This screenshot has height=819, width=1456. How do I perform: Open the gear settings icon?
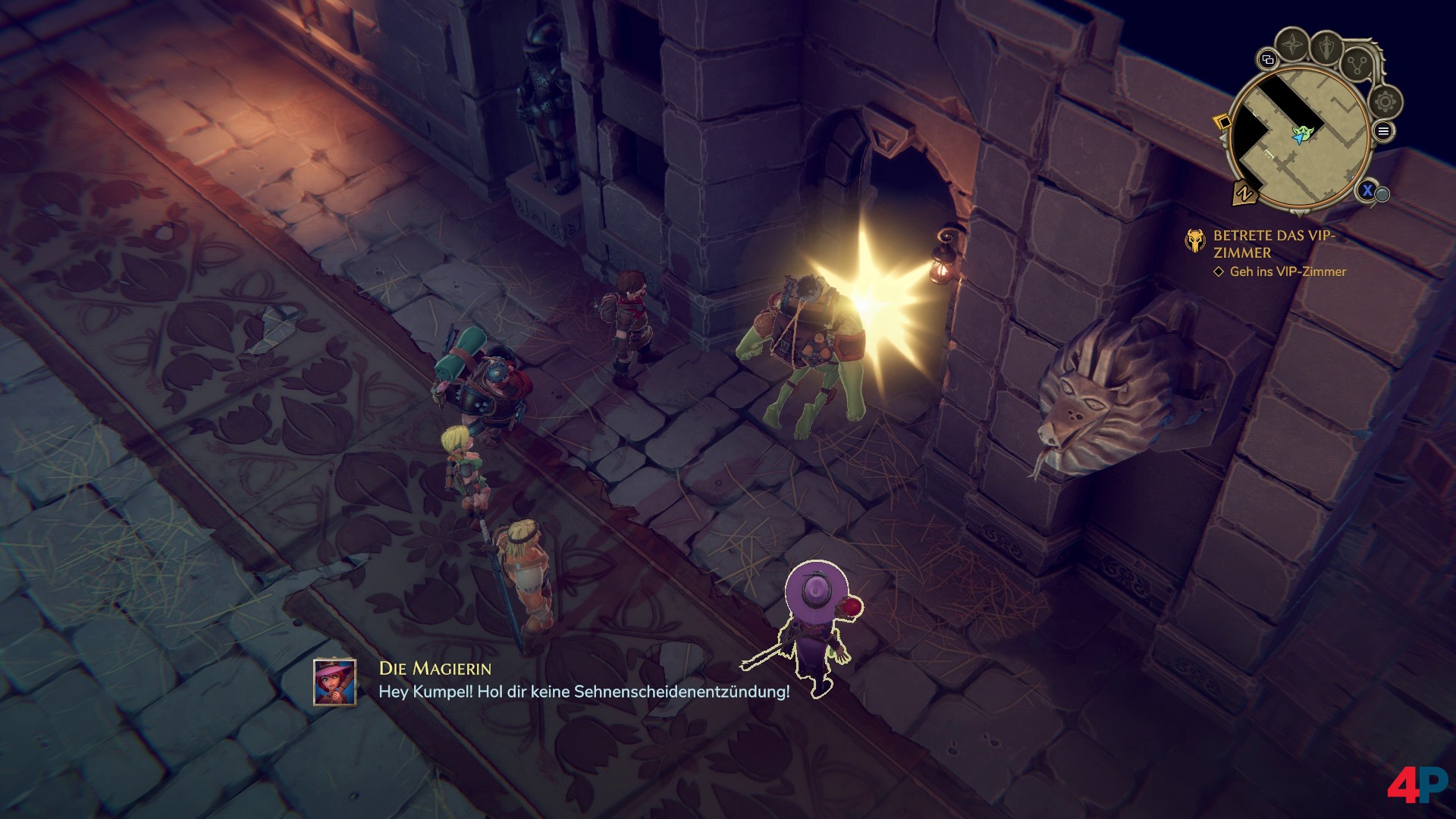click(x=1385, y=102)
